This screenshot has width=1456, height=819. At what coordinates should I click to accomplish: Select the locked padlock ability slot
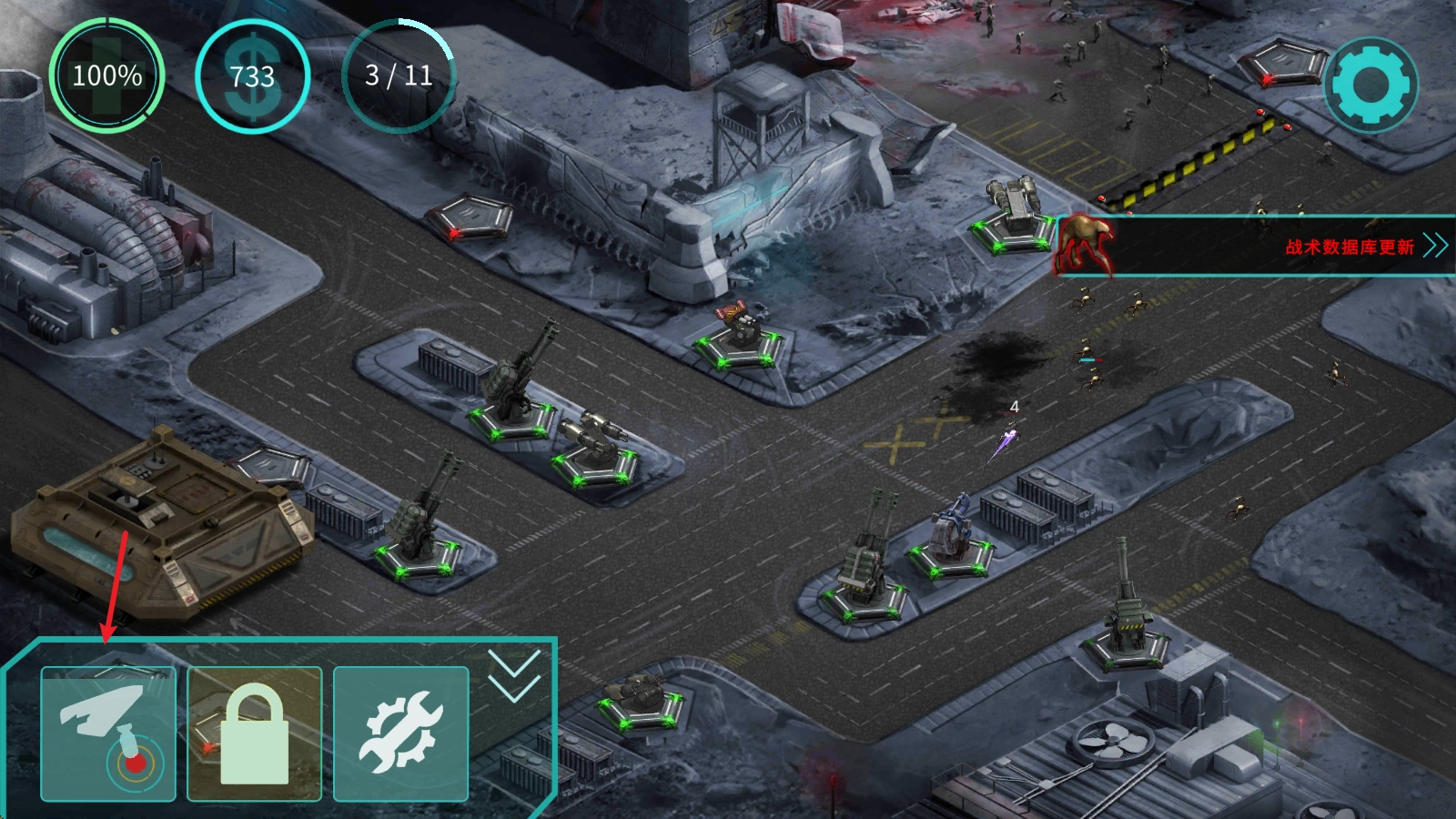click(255, 733)
